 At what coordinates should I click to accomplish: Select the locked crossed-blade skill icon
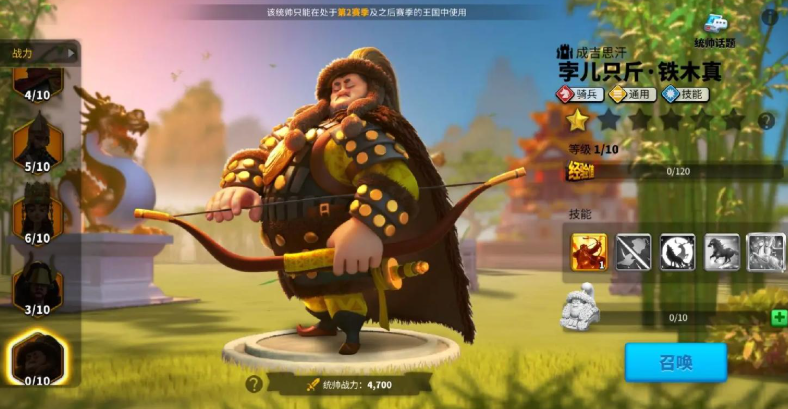point(633,252)
